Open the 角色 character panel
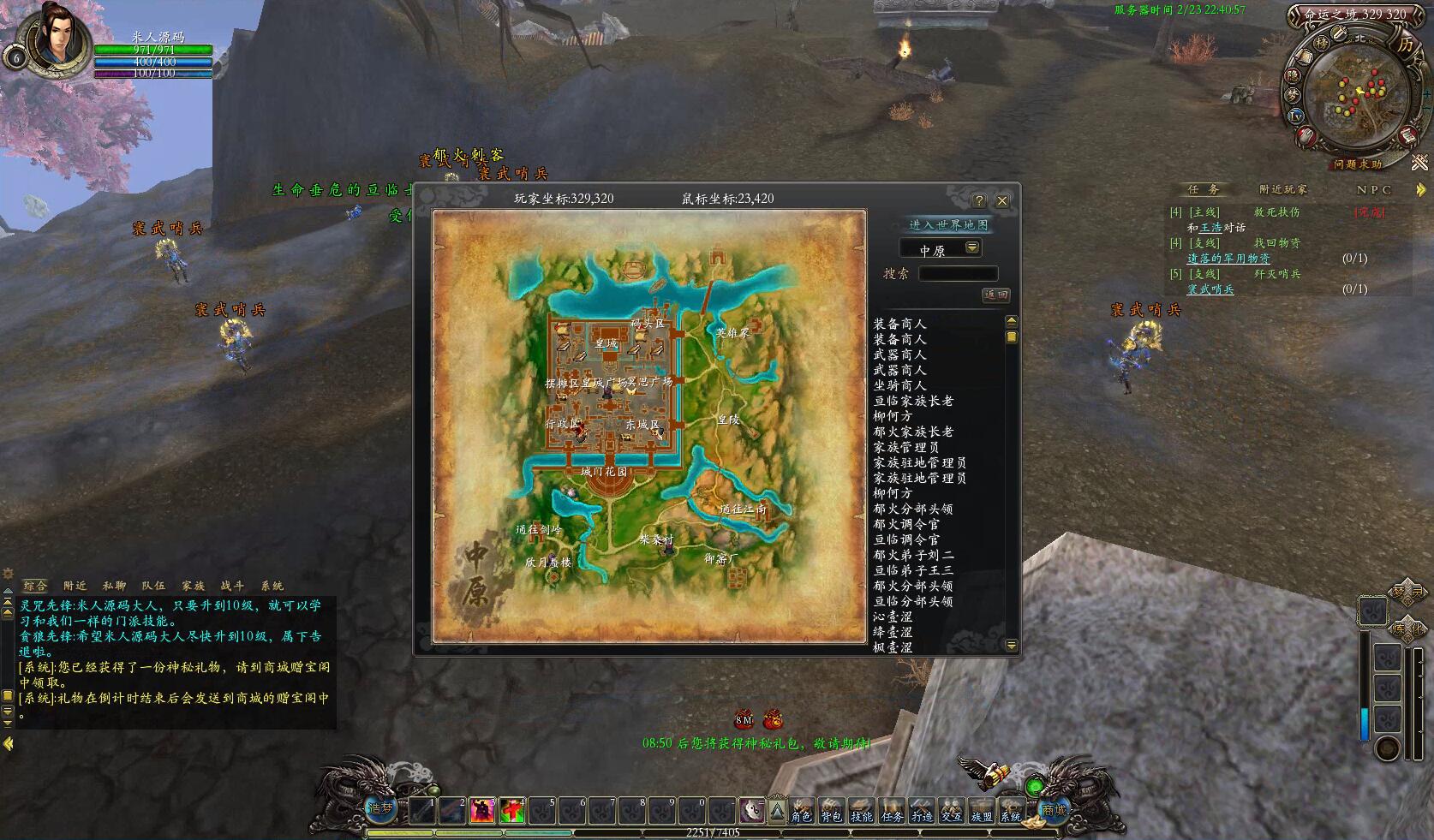Screen dimensions: 1434x840 click(801, 815)
